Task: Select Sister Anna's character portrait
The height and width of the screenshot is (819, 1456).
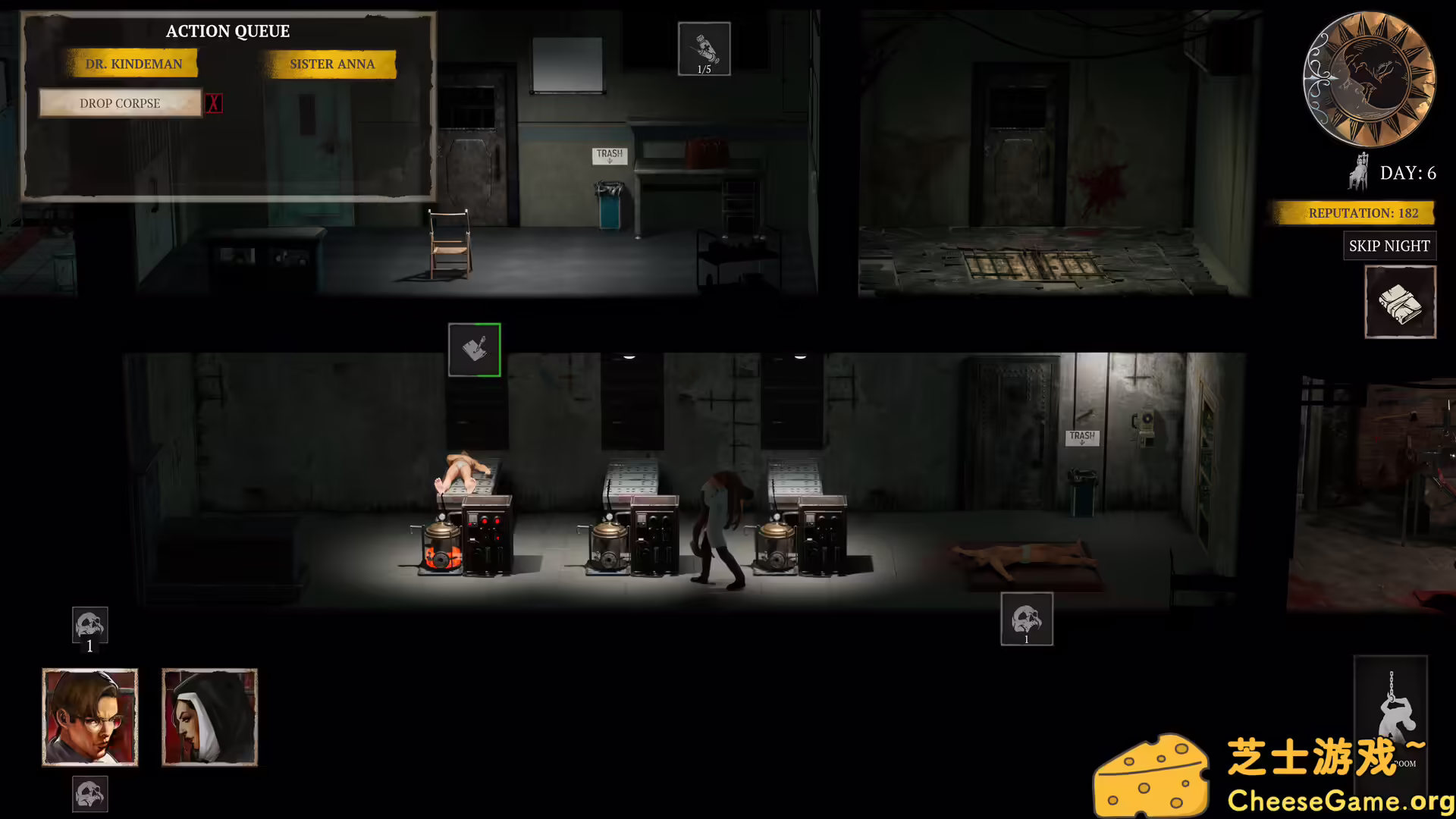Action: click(209, 716)
